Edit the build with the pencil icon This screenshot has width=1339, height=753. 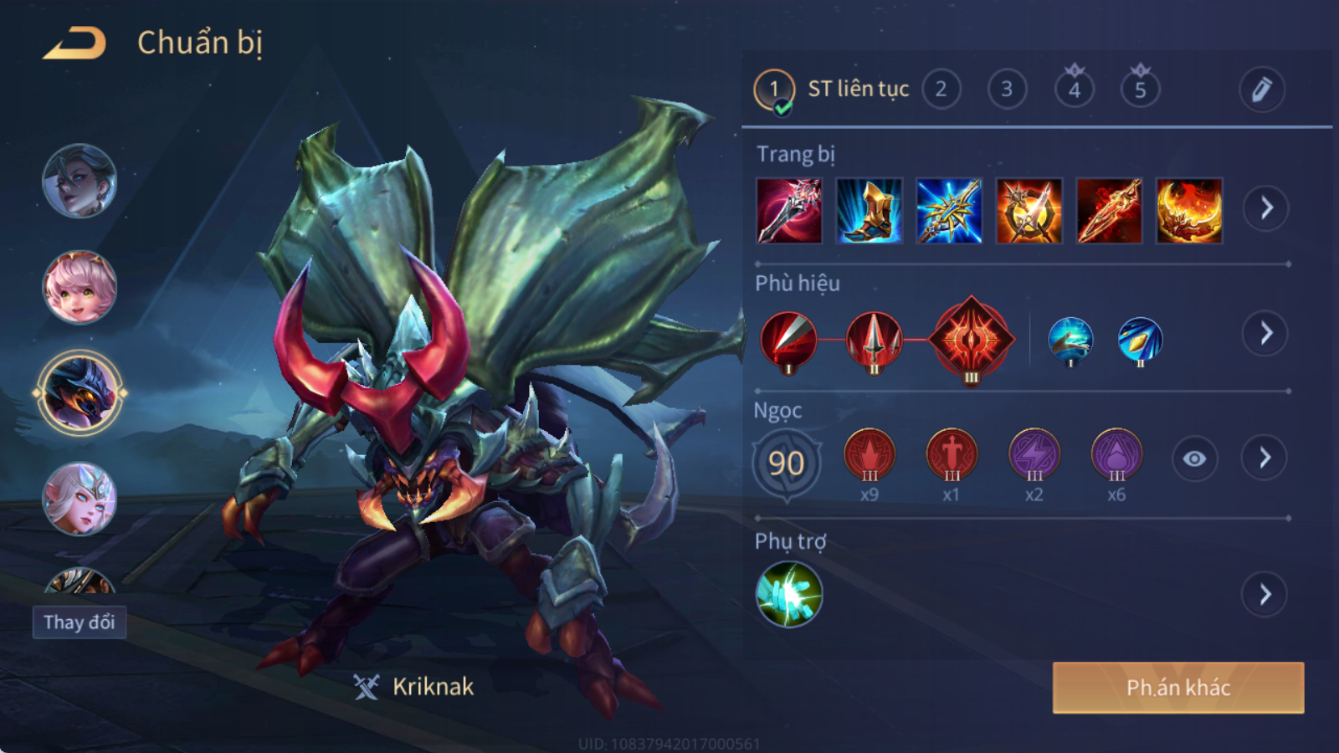pos(1262,90)
